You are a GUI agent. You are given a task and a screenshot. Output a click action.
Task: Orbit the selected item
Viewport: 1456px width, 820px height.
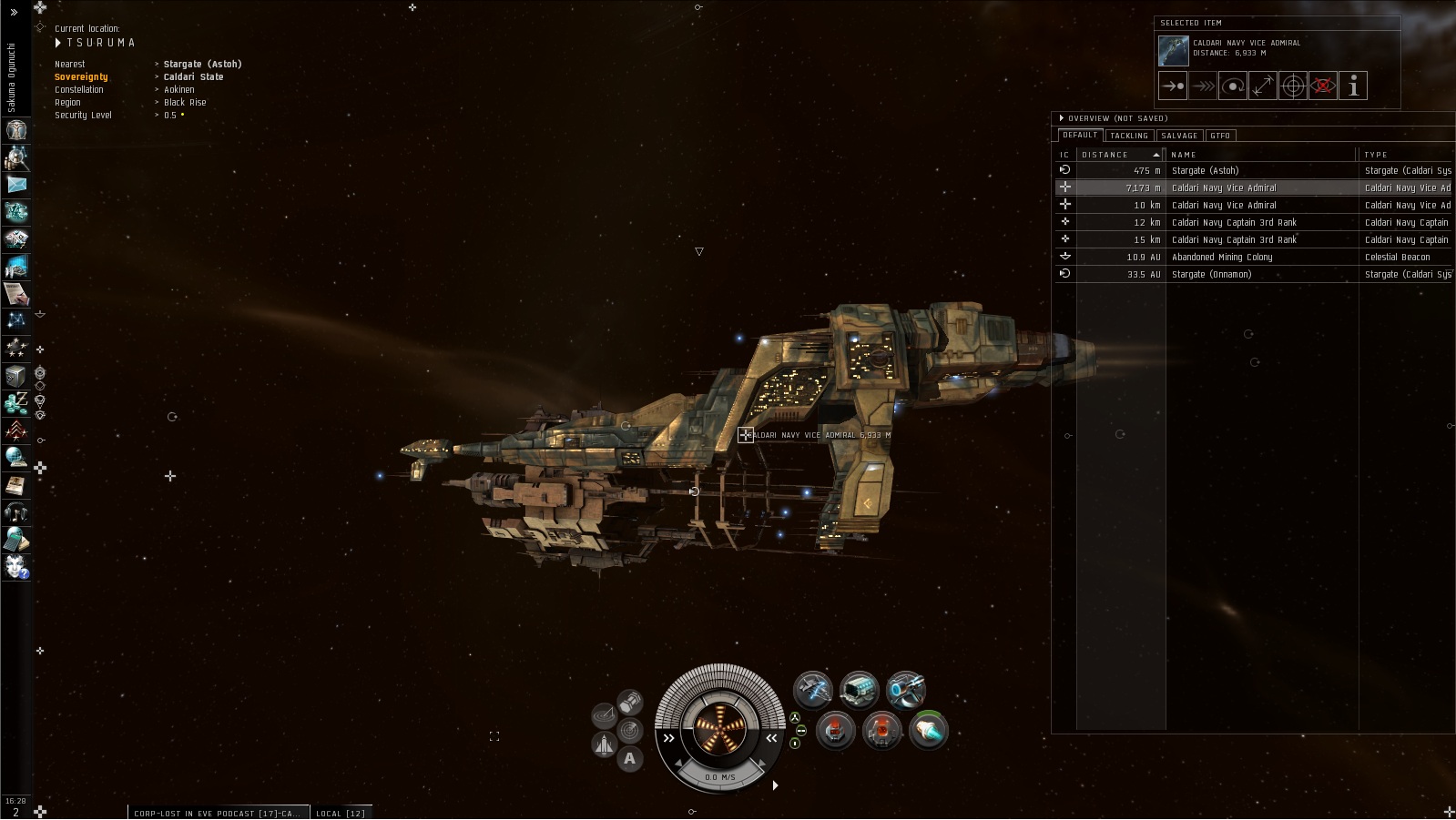coord(1233,86)
